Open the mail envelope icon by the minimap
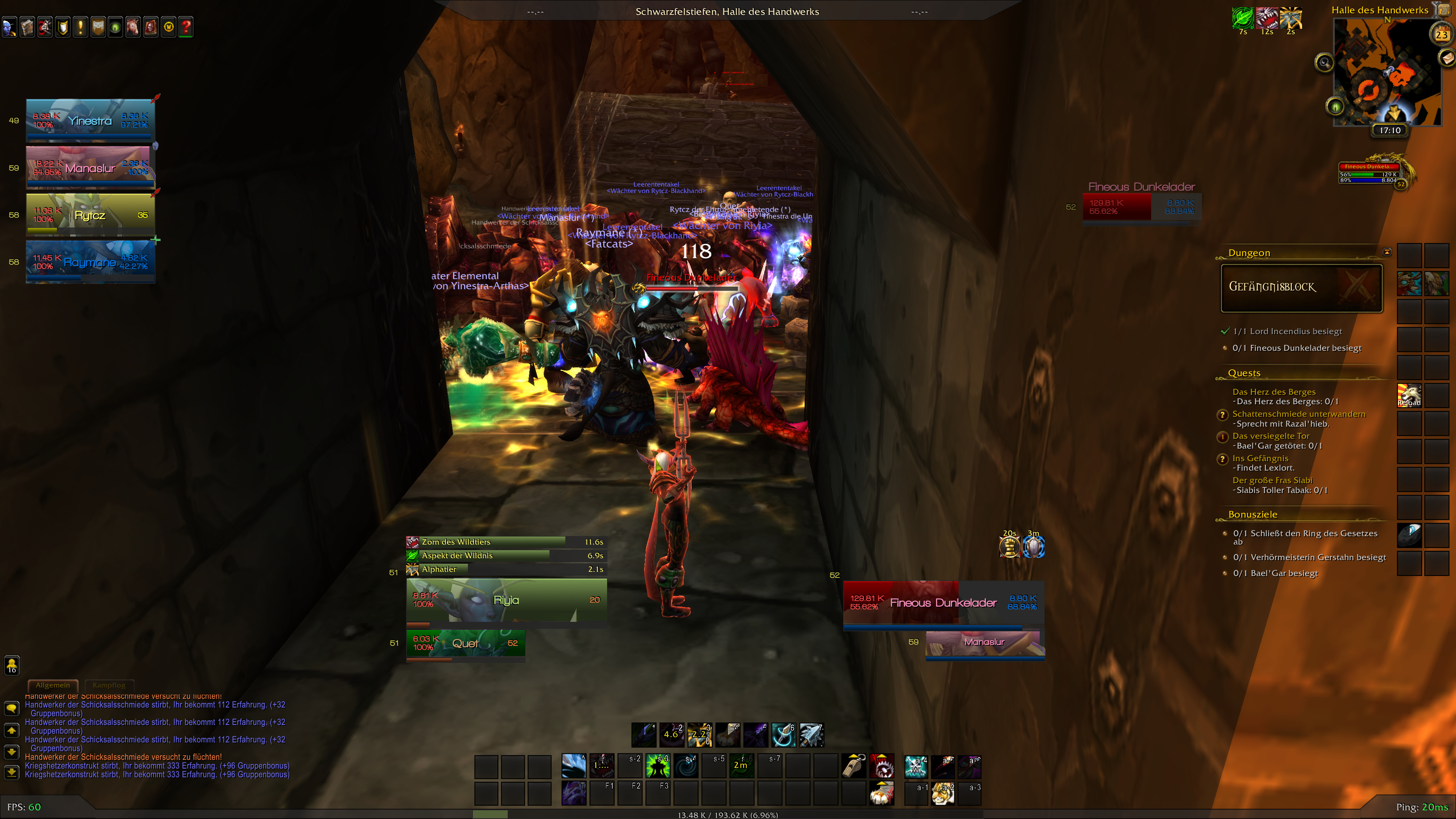Viewport: 1456px width, 819px height. (x=1448, y=58)
